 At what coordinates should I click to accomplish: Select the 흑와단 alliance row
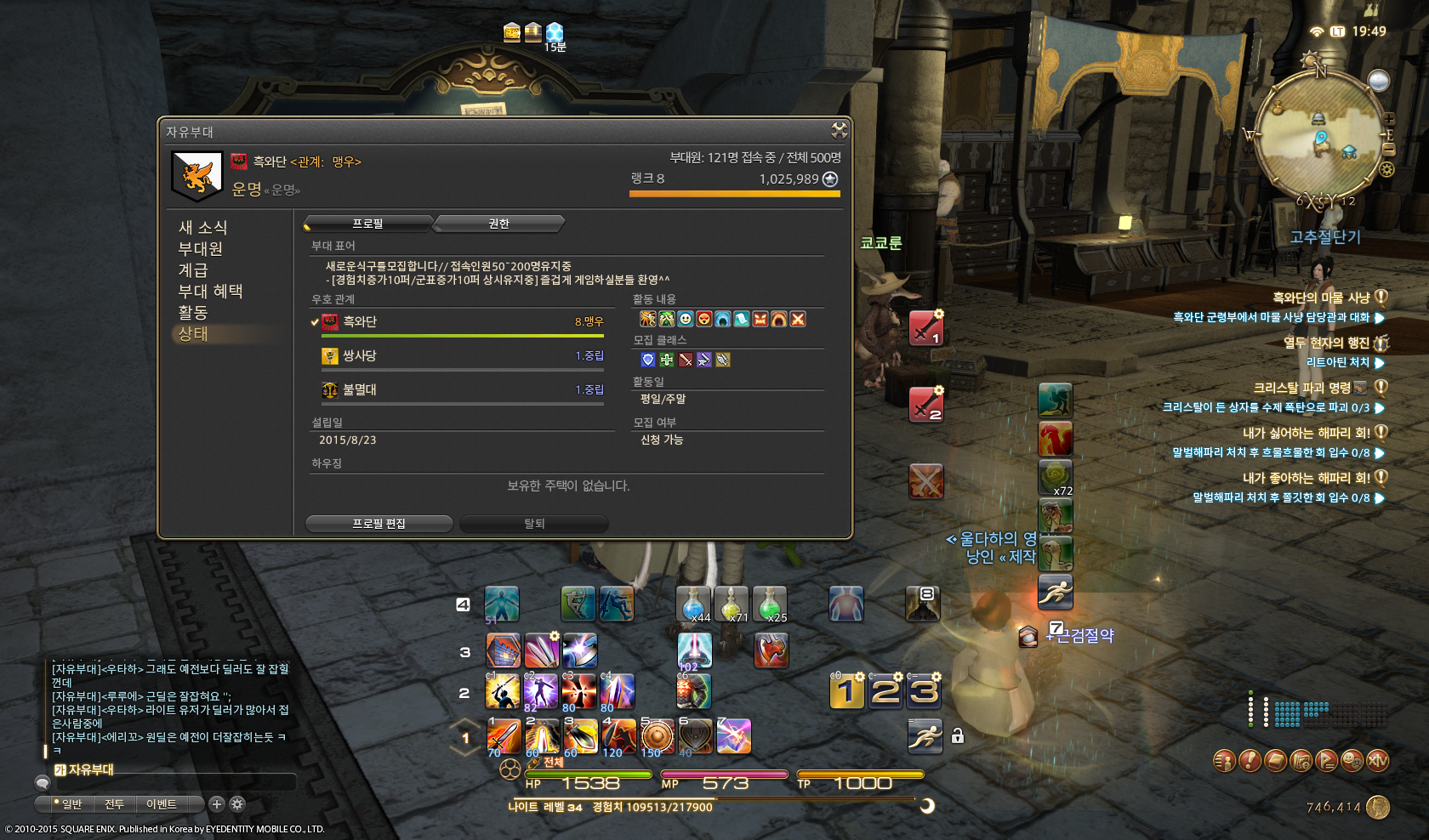462,322
